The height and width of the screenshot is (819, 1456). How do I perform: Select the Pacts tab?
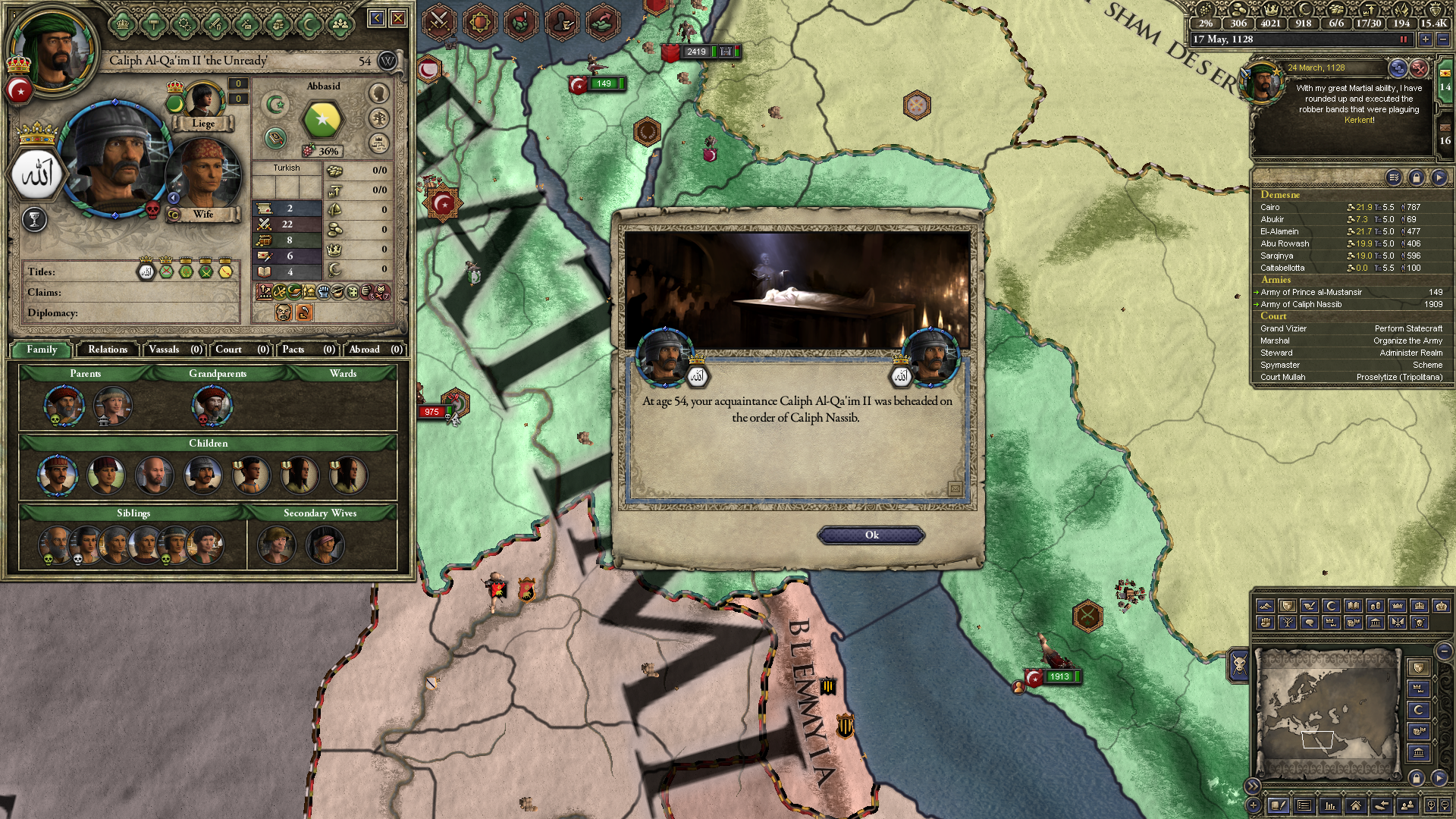click(x=307, y=350)
